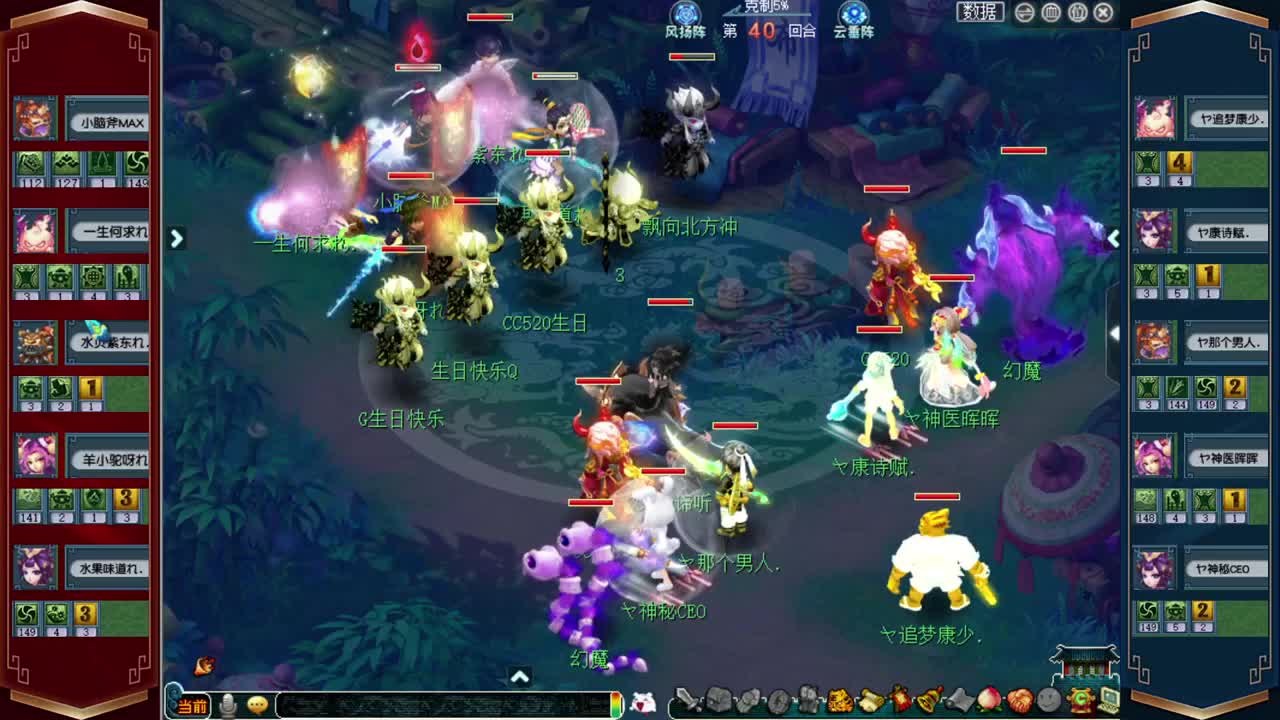This screenshot has width=1280, height=720.
Task: Select the 风扬阵 formation icon
Action: (x=684, y=15)
